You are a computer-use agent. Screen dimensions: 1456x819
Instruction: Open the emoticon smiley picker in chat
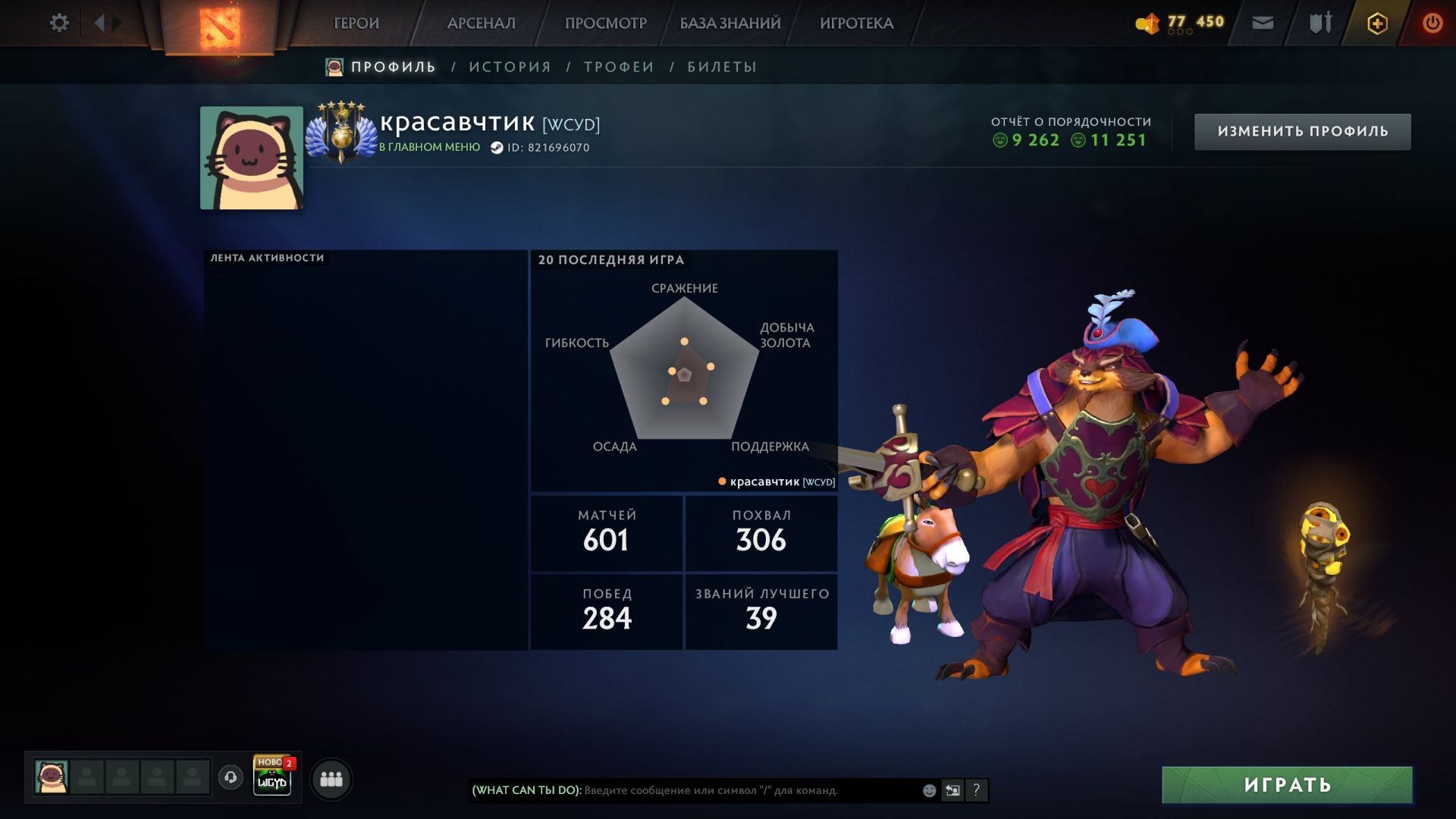click(x=929, y=790)
